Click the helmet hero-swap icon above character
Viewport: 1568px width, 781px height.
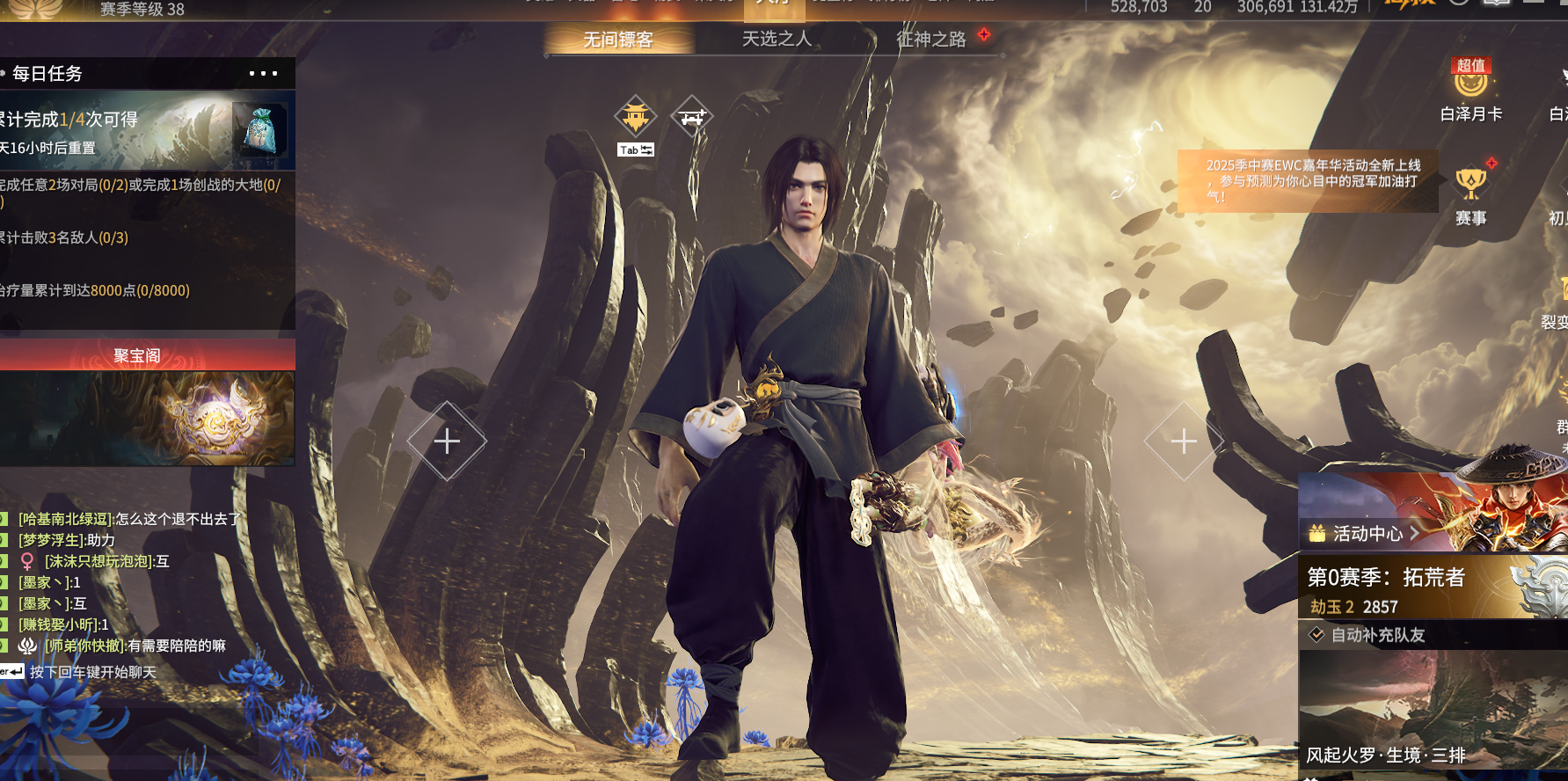point(636,116)
